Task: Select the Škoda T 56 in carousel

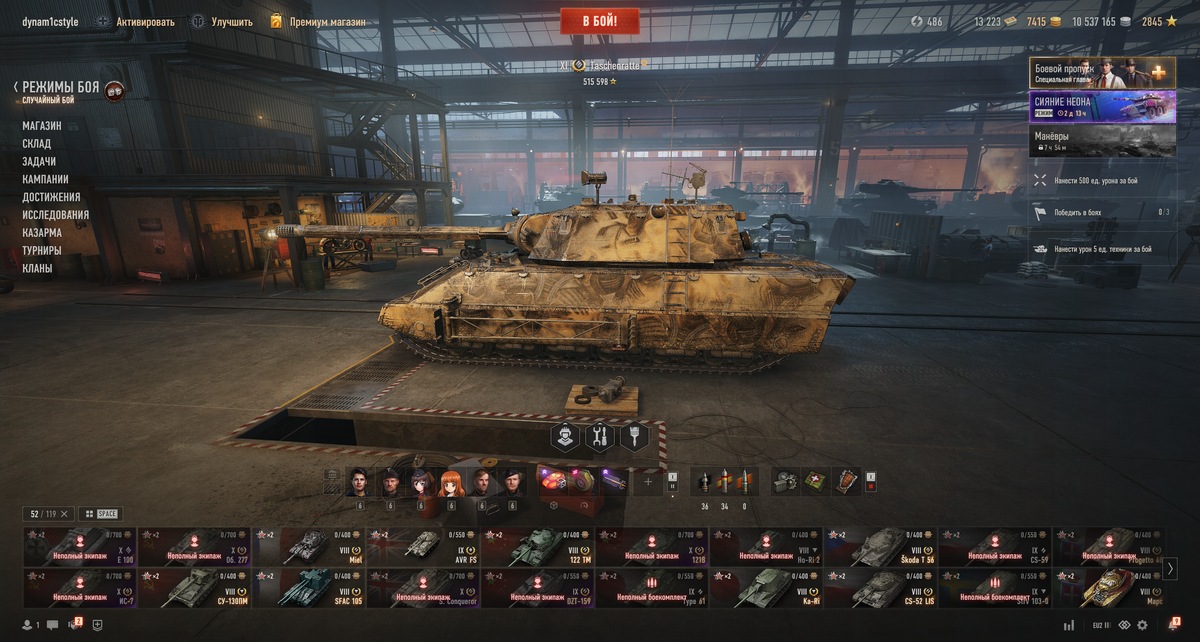Action: pyautogui.click(x=879, y=546)
